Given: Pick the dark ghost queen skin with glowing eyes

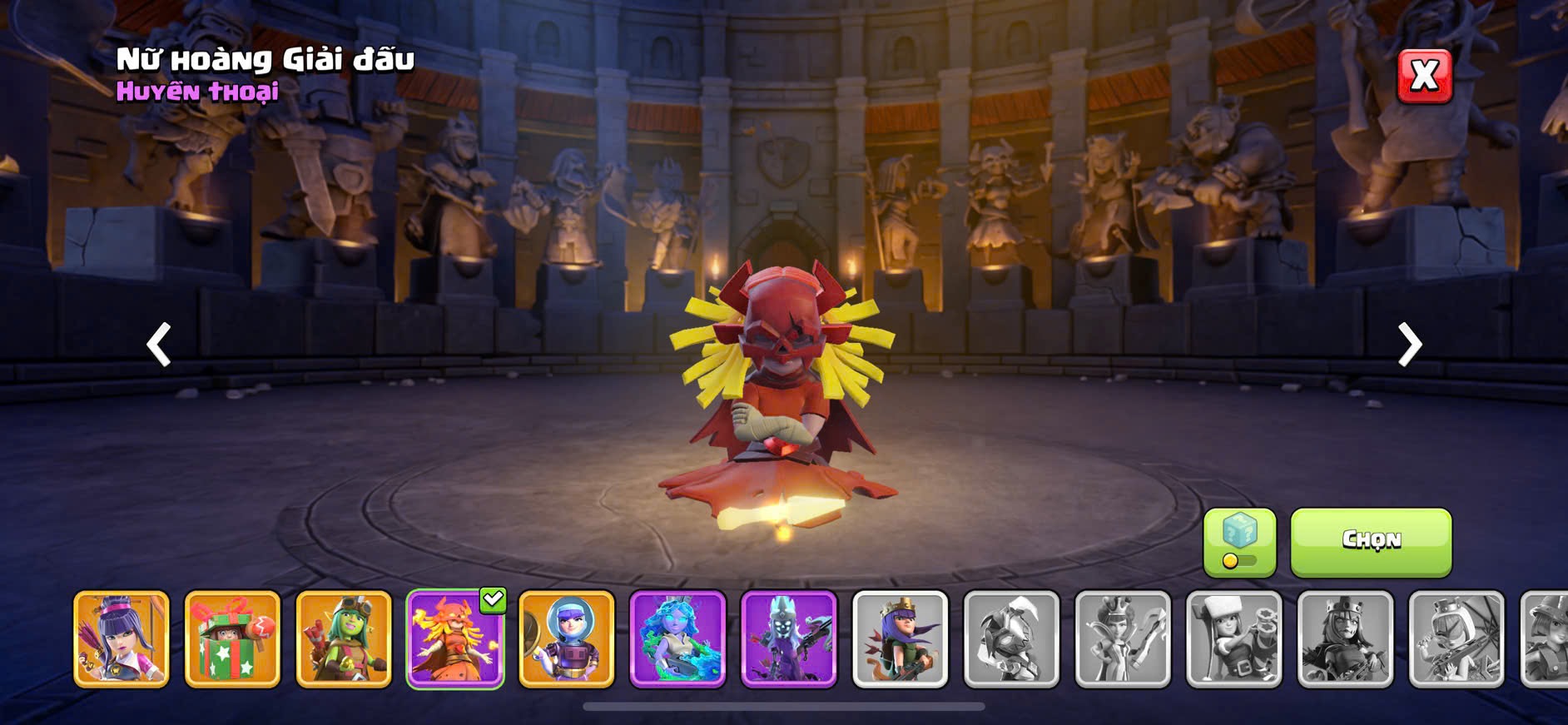Looking at the screenshot, I should pyautogui.click(x=789, y=639).
